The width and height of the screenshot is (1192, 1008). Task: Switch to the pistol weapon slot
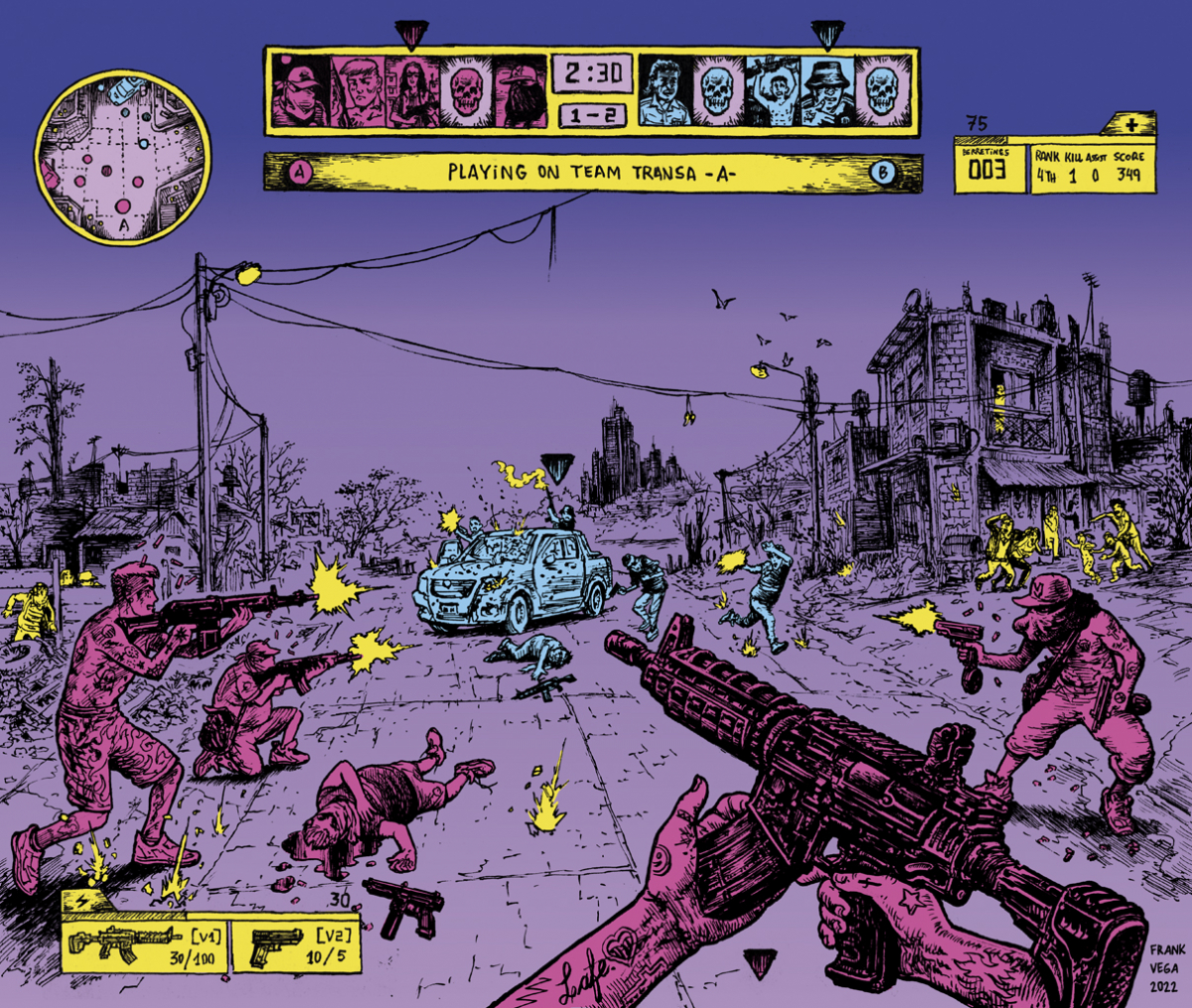pos(294,945)
